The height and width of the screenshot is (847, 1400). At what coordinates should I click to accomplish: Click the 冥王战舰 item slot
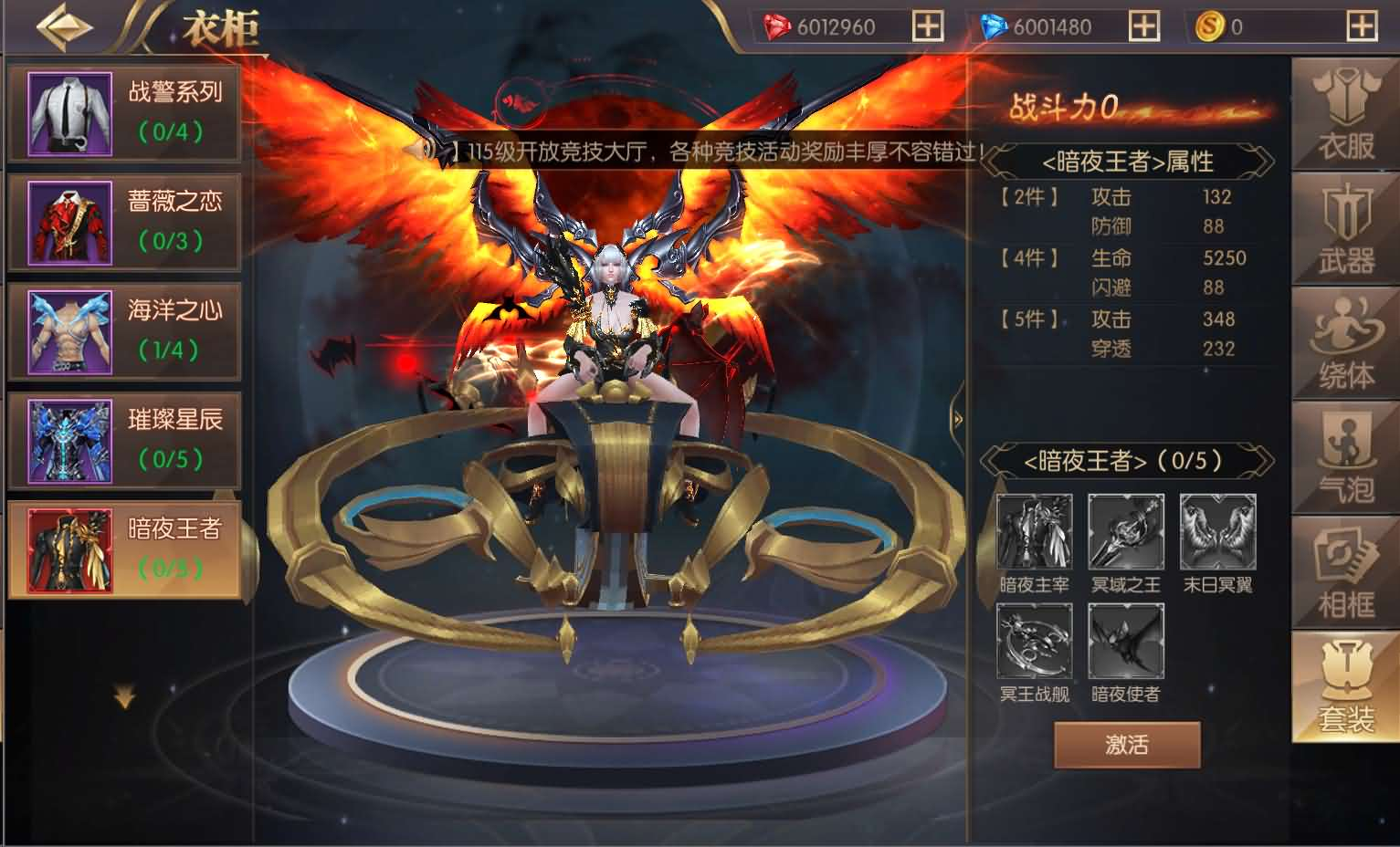[1034, 642]
